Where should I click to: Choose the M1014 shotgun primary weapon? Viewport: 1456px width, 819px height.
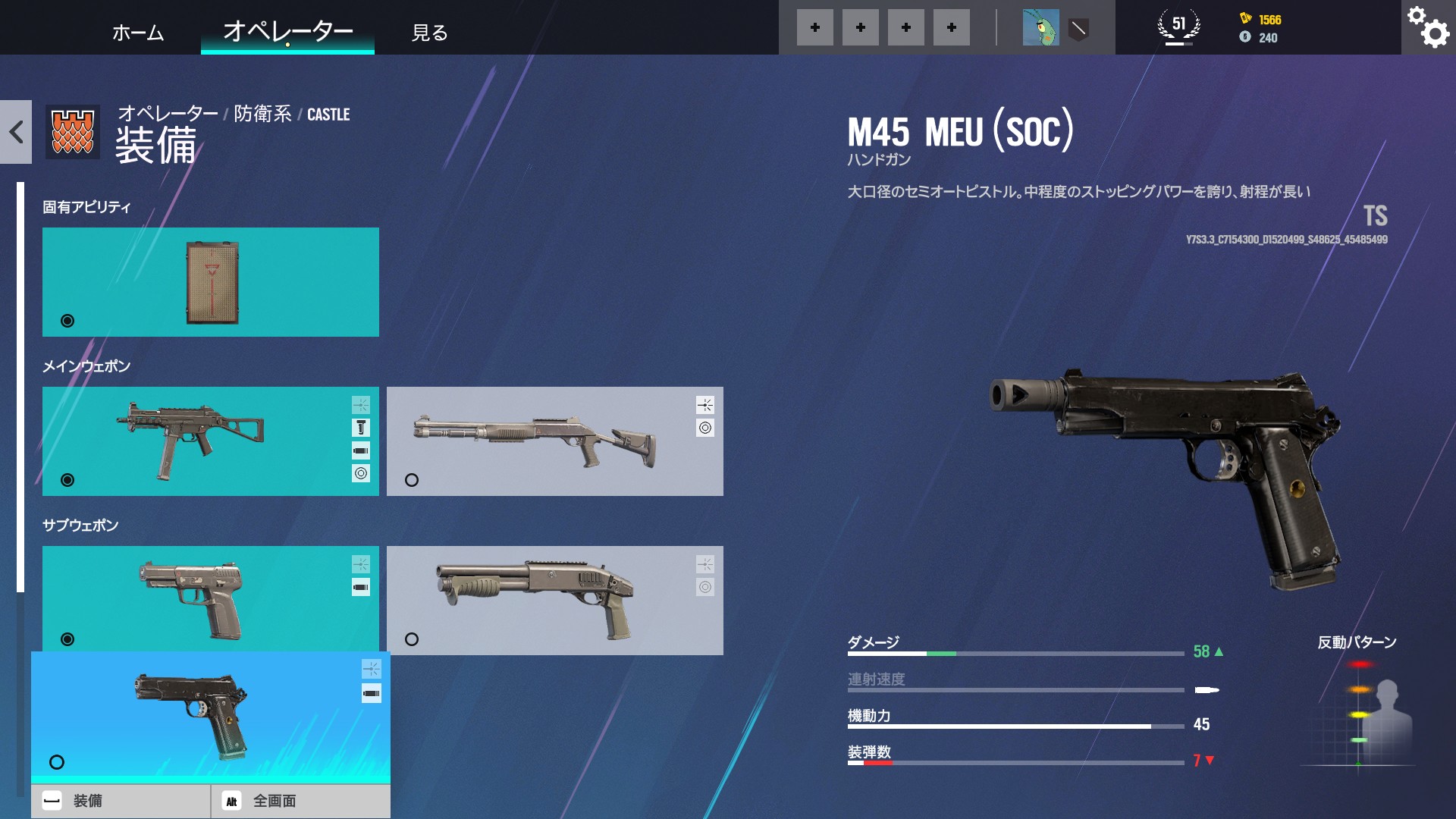[554, 441]
